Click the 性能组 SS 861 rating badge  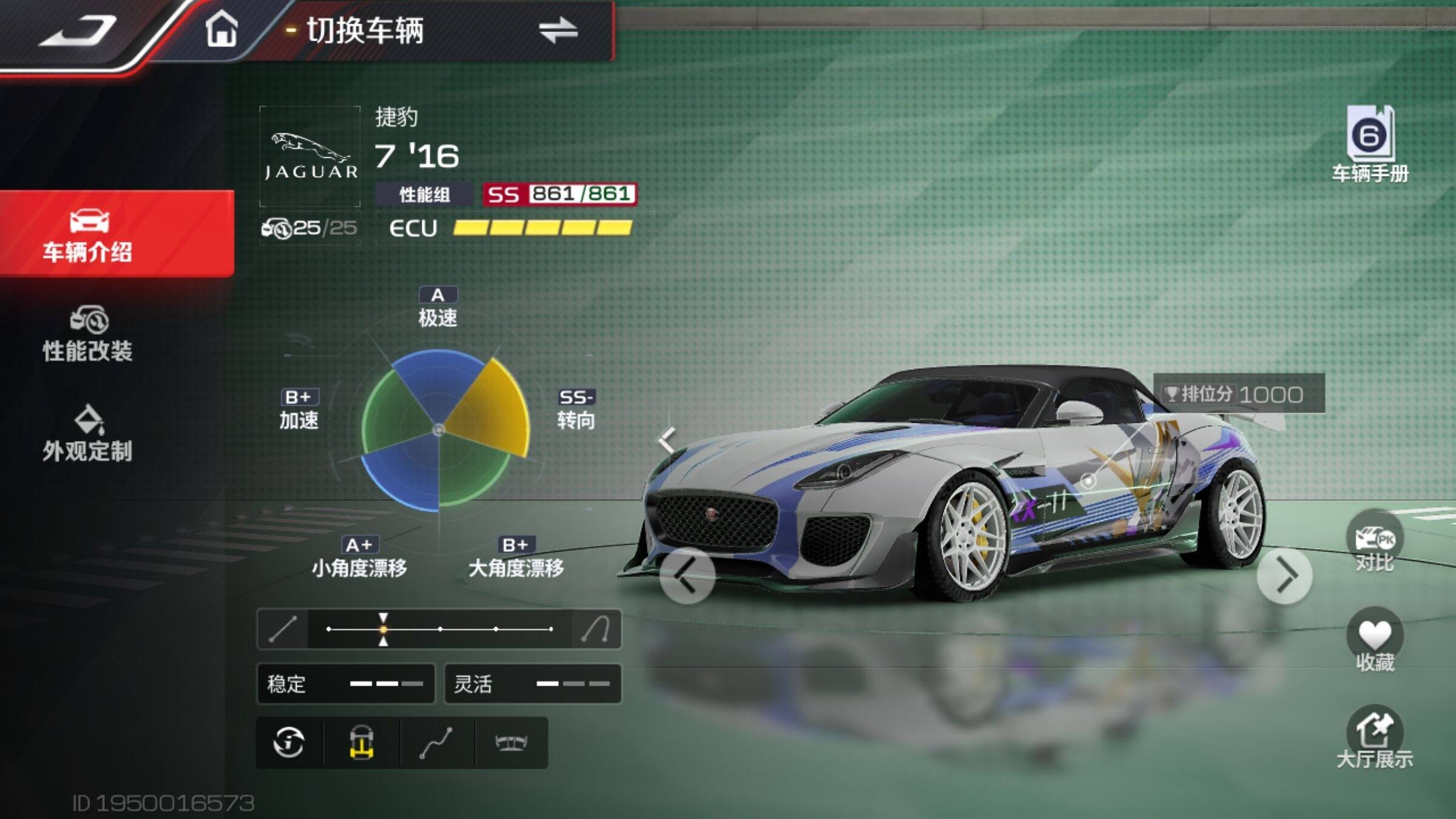(x=559, y=194)
